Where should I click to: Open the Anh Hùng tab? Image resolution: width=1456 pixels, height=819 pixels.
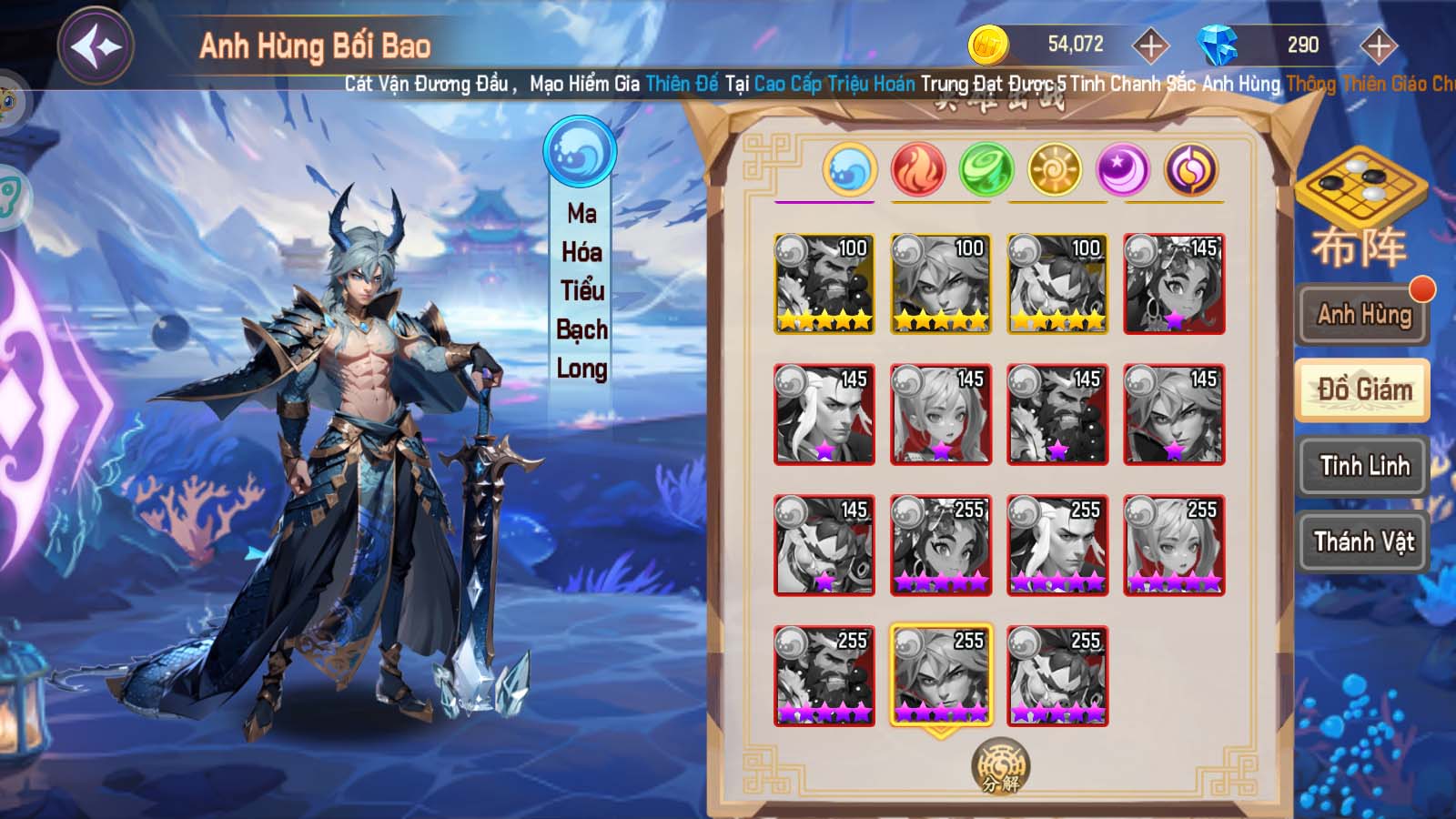tap(1363, 315)
